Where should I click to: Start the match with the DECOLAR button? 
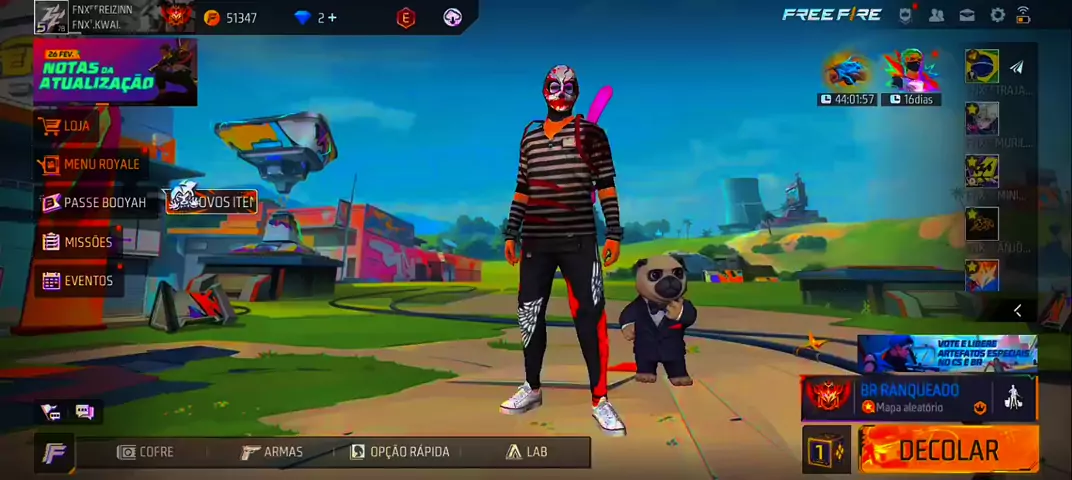[948, 451]
